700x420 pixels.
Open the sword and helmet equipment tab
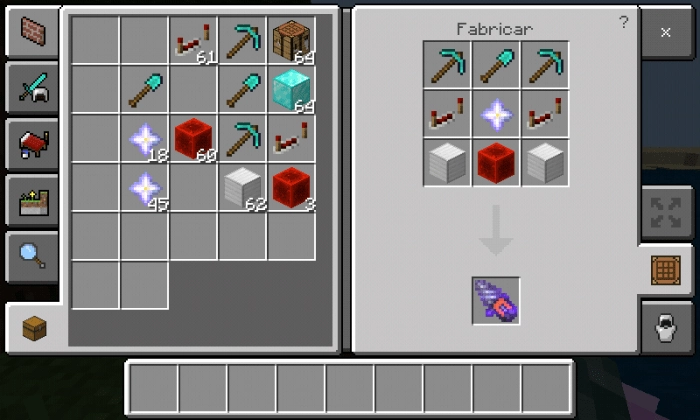pos(30,90)
